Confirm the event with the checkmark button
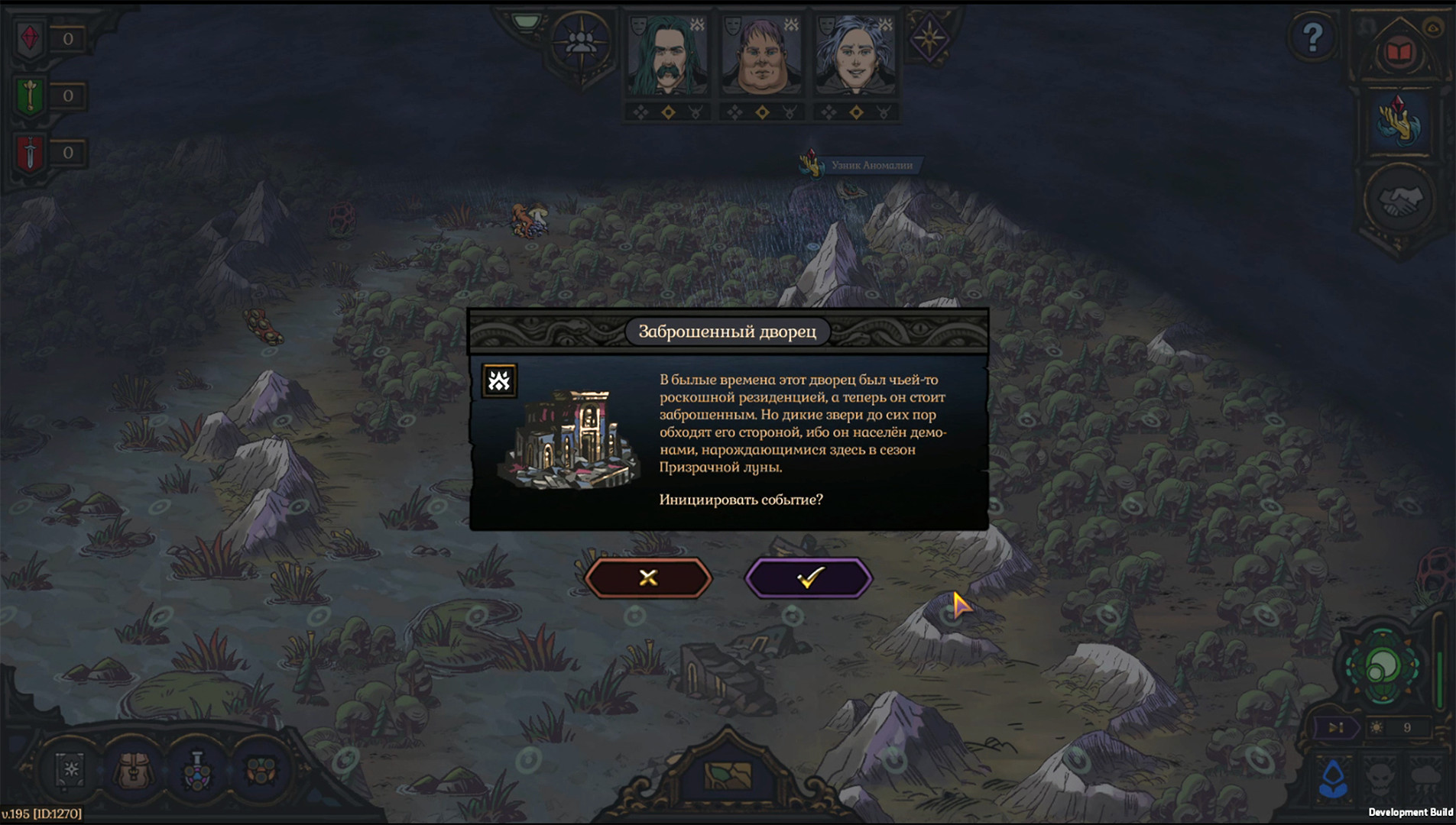The width and height of the screenshot is (1456, 825). click(x=809, y=577)
